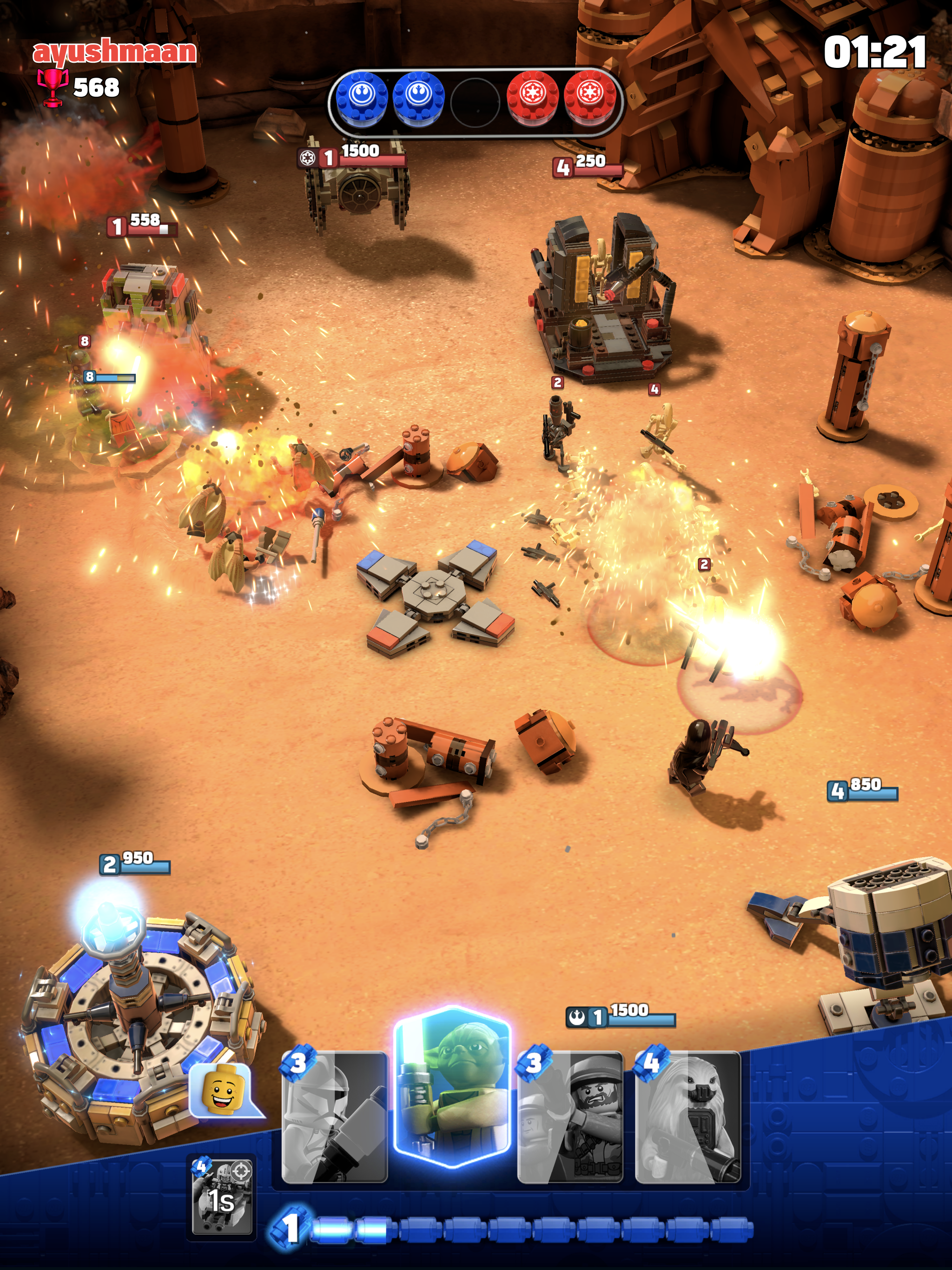Image resolution: width=952 pixels, height=1270 pixels.
Task: Choose the clone trooper card
Action: tap(335, 1117)
